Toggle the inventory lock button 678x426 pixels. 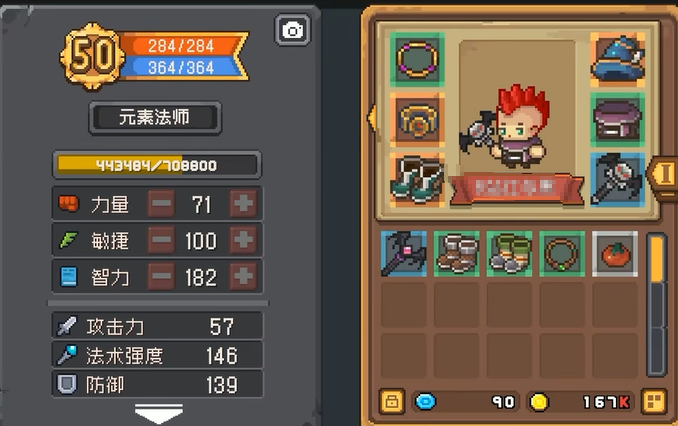click(x=392, y=402)
